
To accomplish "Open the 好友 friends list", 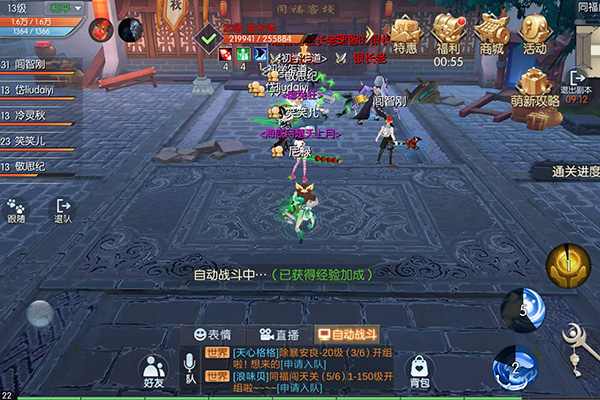I will coord(153,371).
